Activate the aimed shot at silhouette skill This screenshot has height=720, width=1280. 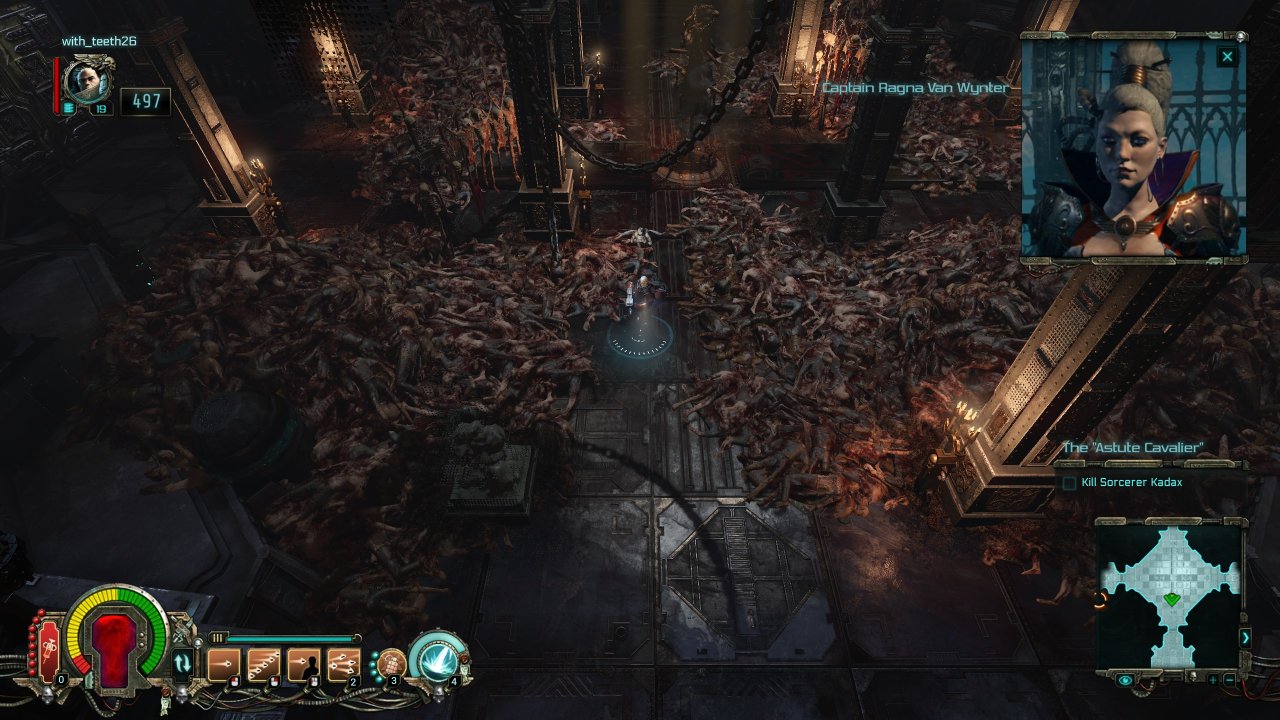click(x=303, y=664)
